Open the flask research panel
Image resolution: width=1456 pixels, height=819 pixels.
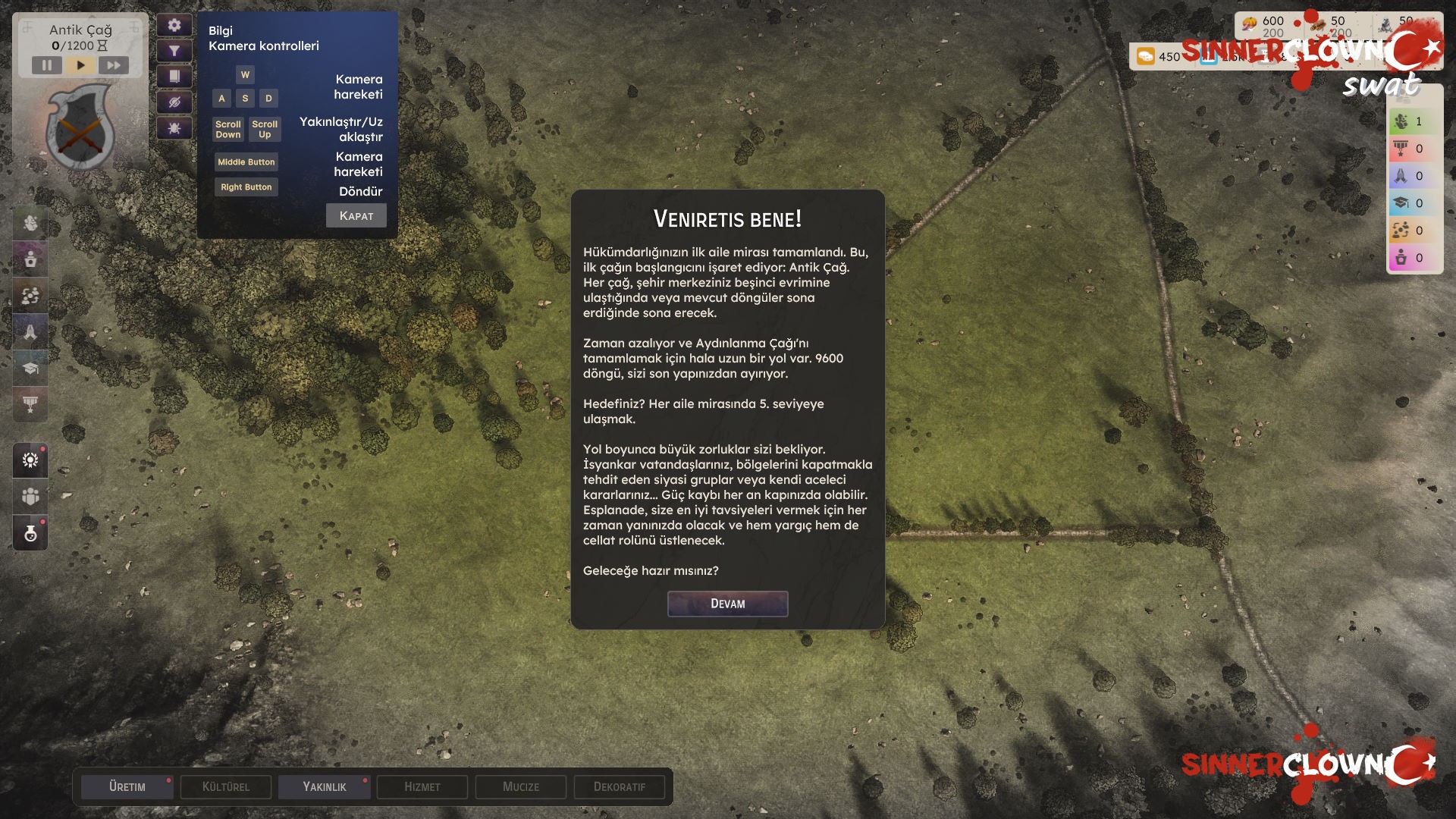tap(30, 534)
